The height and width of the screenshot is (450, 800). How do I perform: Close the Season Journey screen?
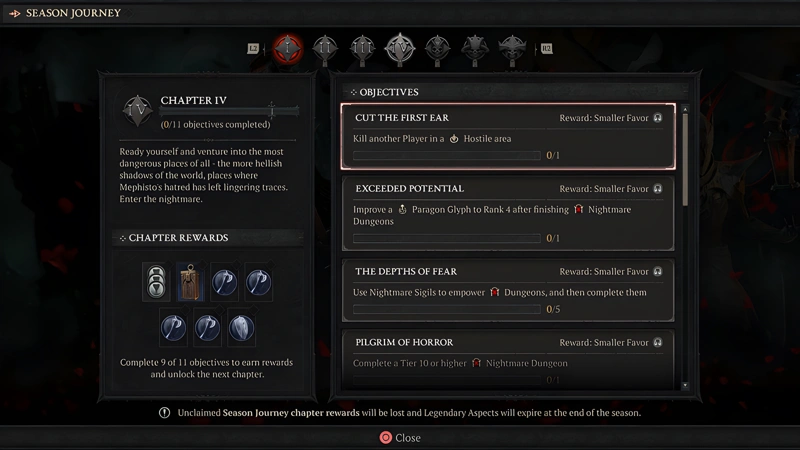[399, 438]
